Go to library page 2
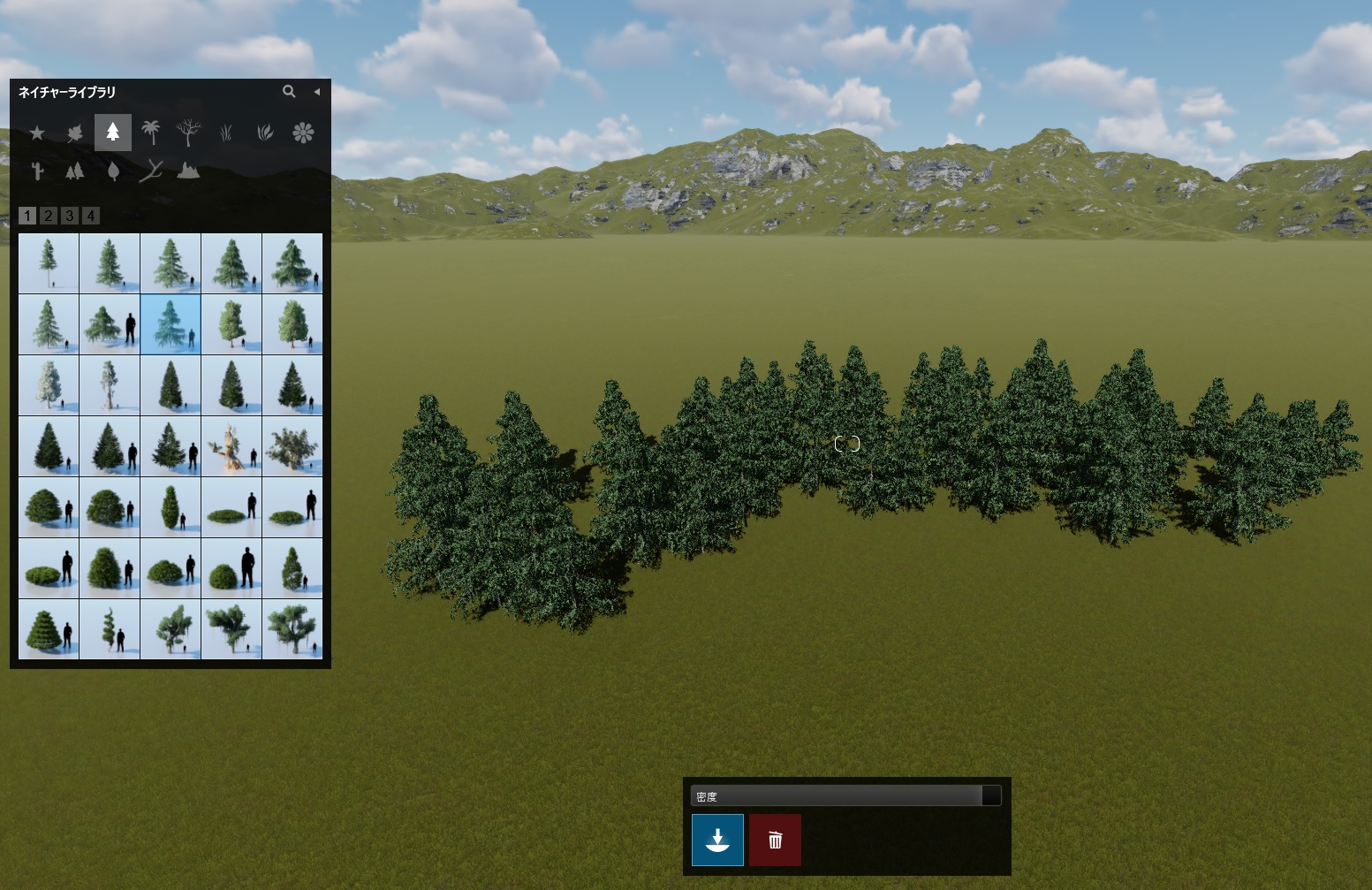Screen dimensions: 1372x890 tap(49, 216)
